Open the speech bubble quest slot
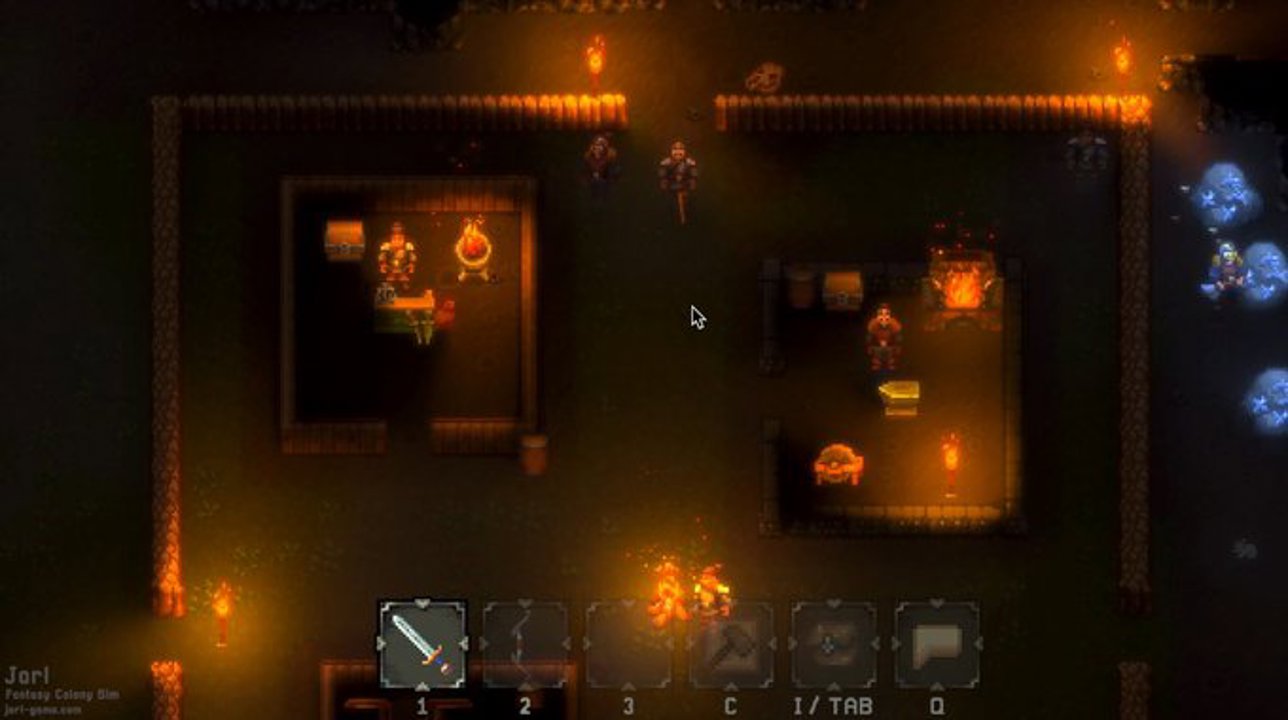The image size is (1288, 720). 937,645
